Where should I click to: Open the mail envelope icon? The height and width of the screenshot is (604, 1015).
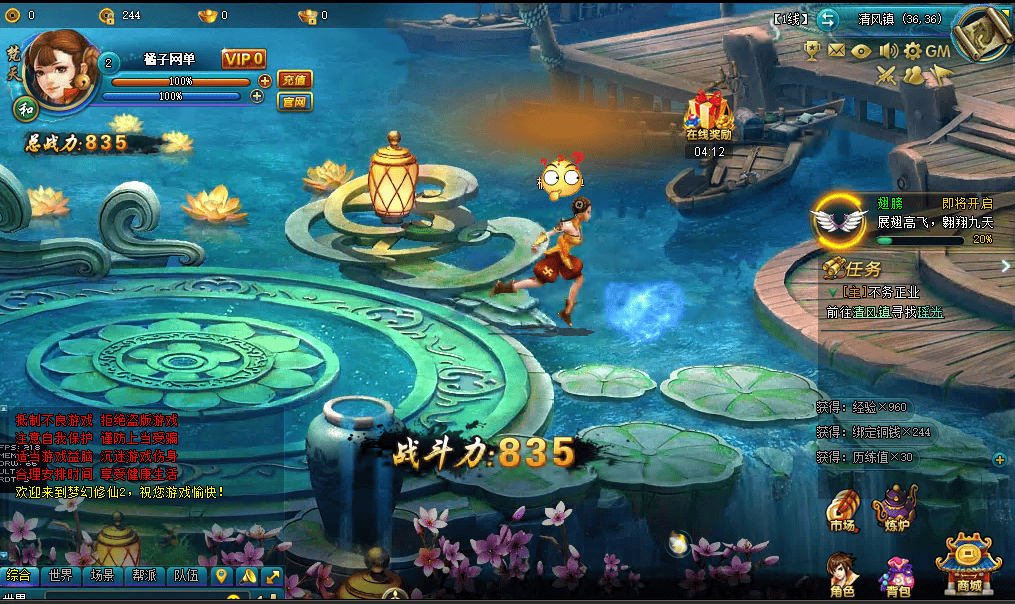836,50
